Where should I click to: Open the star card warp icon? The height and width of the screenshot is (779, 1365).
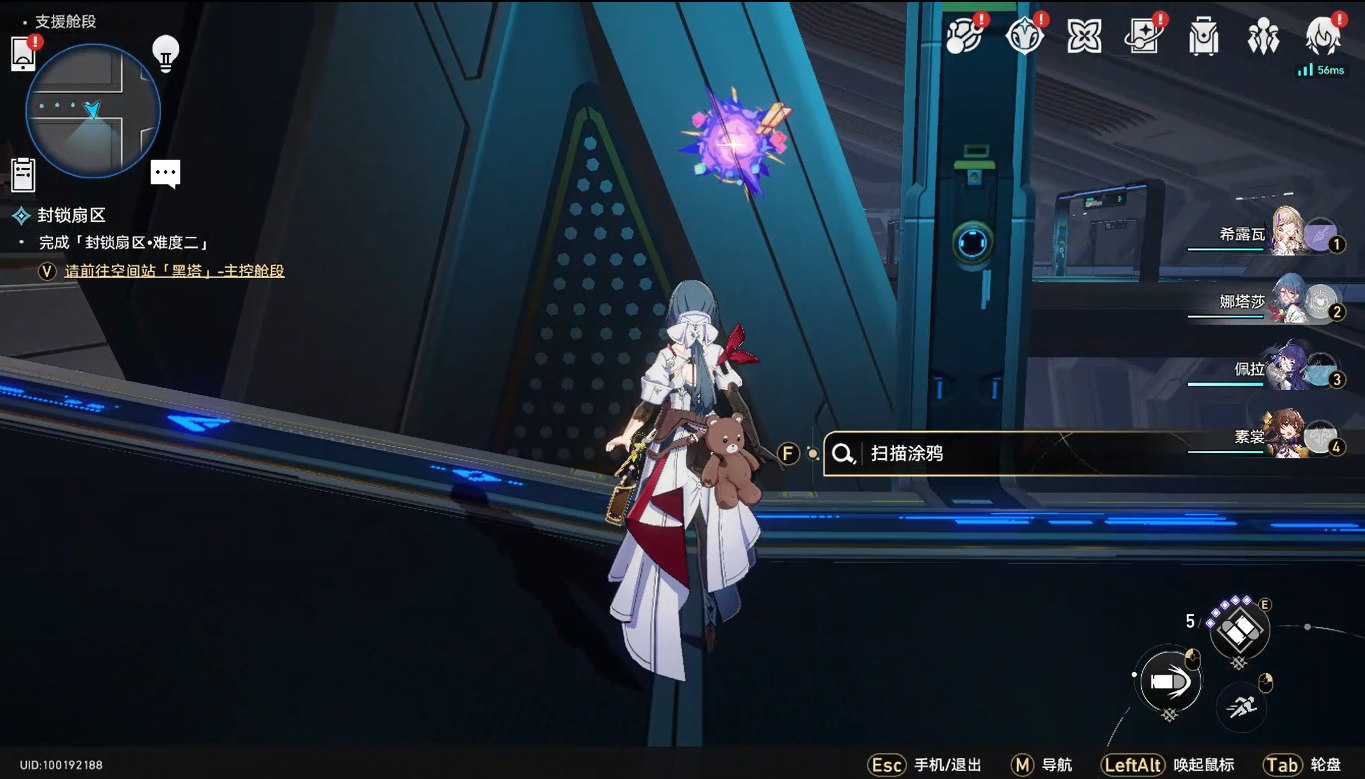(x=1143, y=37)
